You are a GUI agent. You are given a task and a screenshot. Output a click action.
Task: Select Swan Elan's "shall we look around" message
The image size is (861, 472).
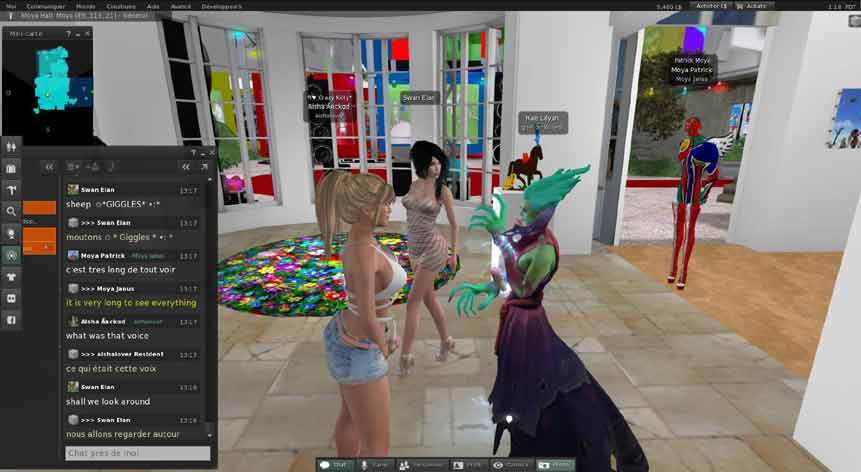tap(109, 401)
